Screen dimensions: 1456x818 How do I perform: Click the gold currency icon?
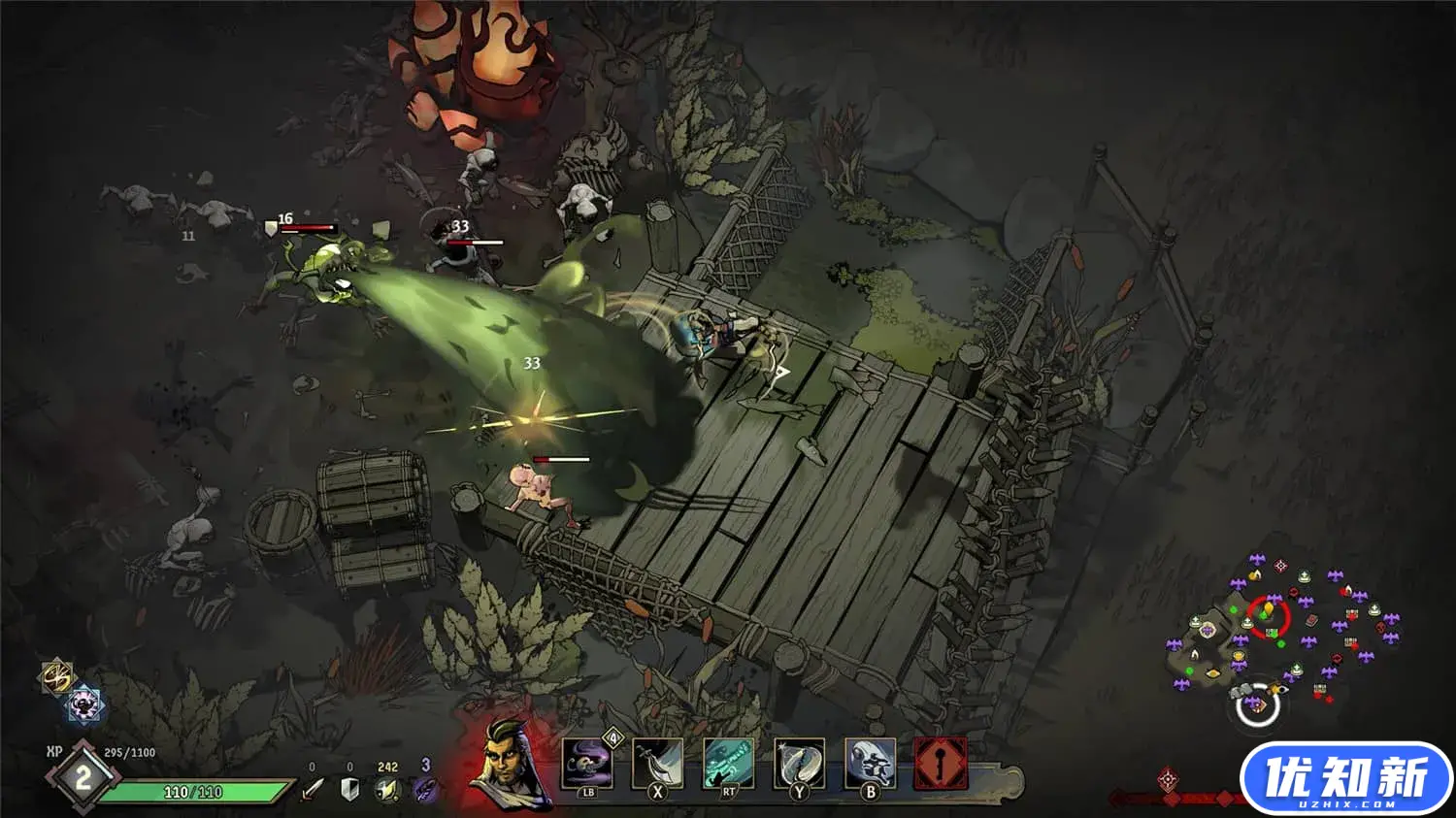[387, 790]
